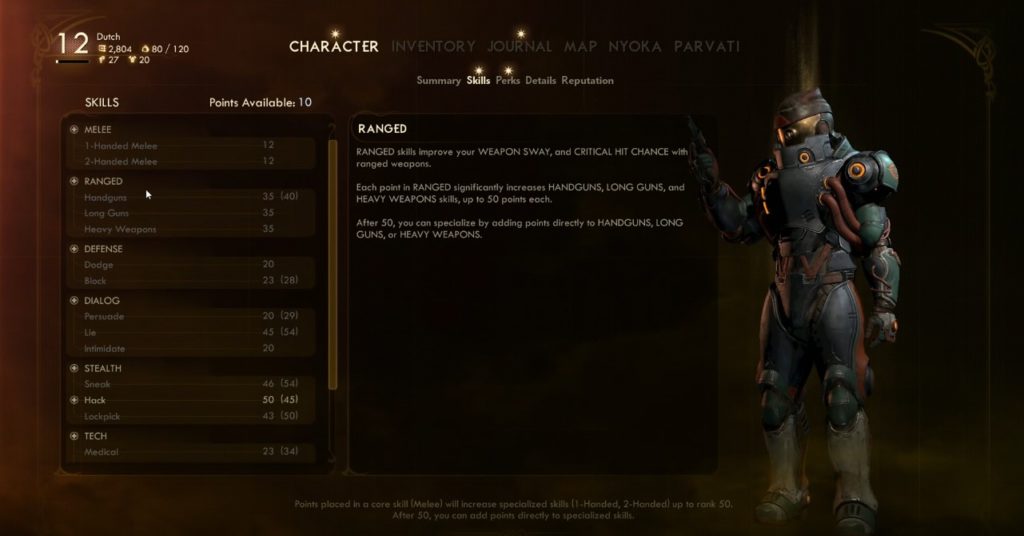Open the Inventory tab
Viewport: 1024px width, 536px height.
433,46
